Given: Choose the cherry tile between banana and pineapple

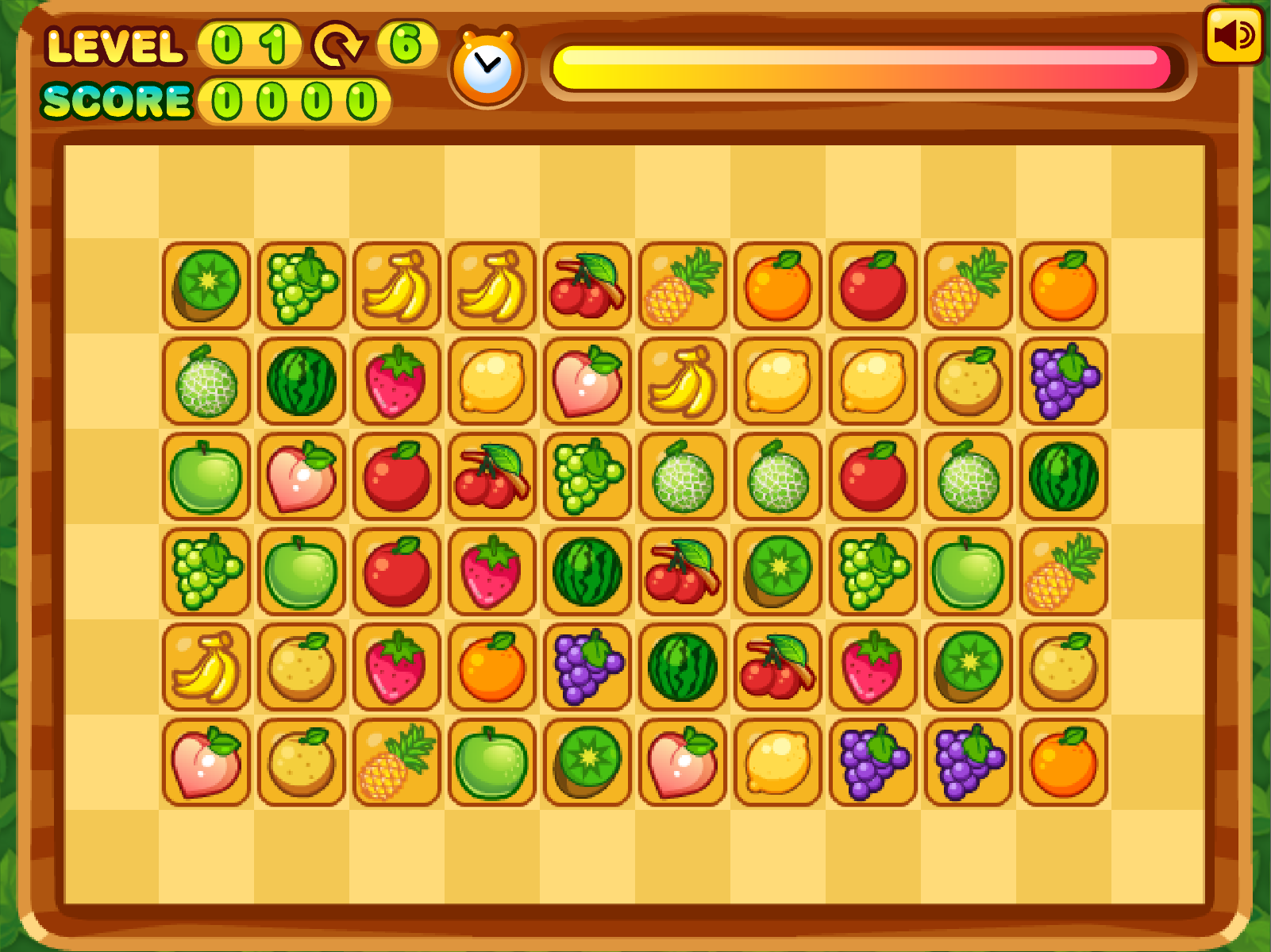Looking at the screenshot, I should [587, 286].
